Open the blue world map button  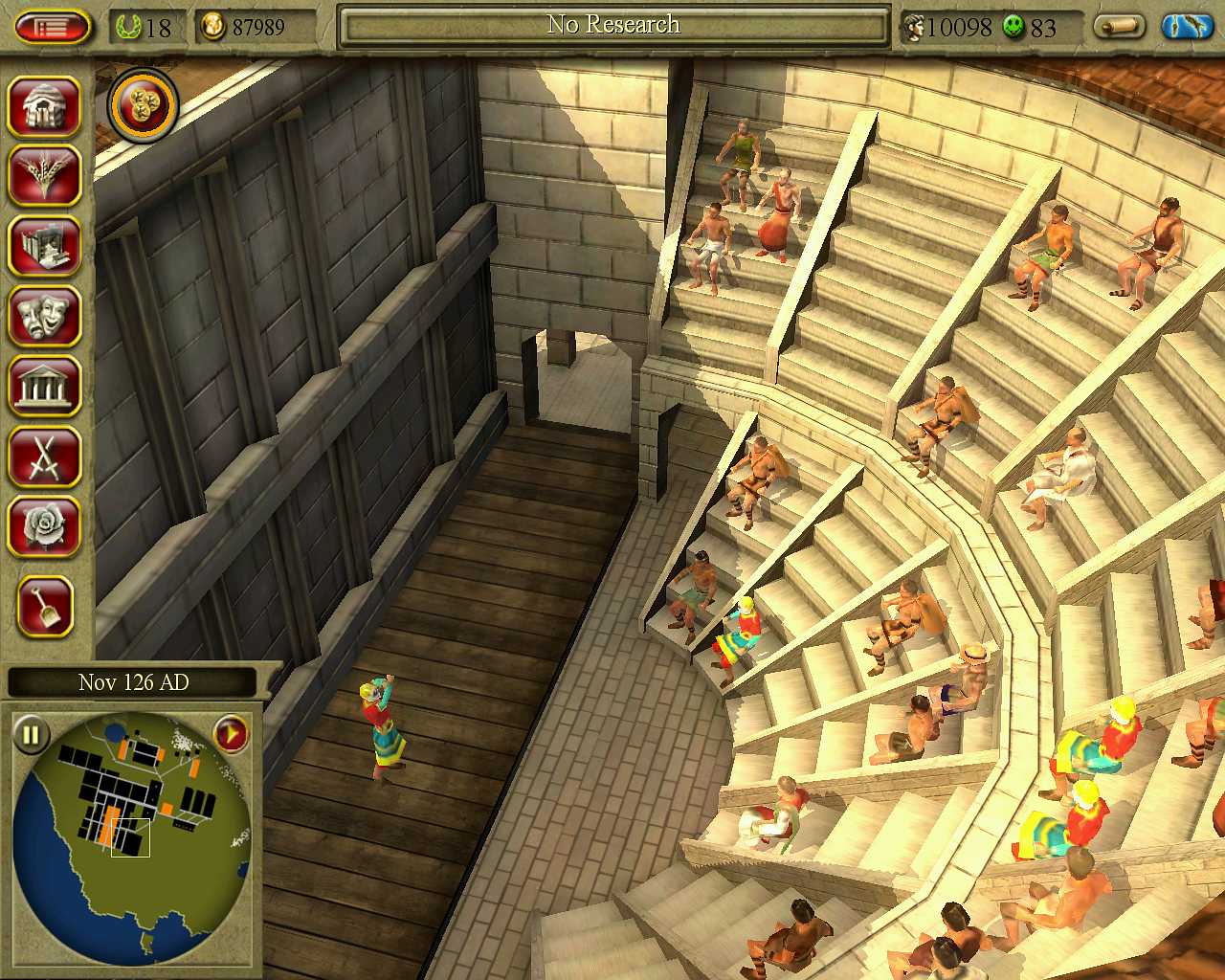[1186, 26]
